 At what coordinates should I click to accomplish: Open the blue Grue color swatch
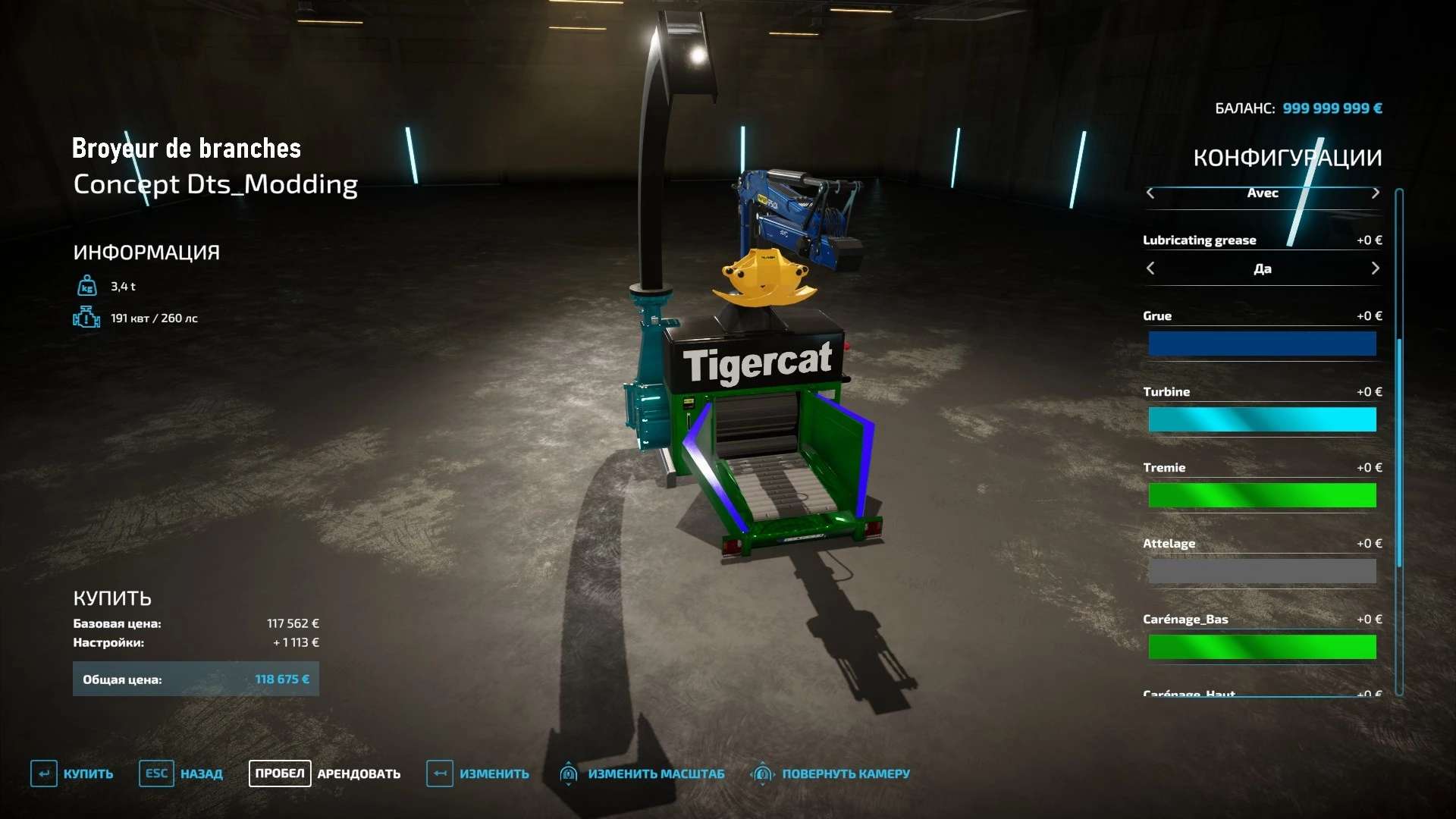click(1262, 344)
